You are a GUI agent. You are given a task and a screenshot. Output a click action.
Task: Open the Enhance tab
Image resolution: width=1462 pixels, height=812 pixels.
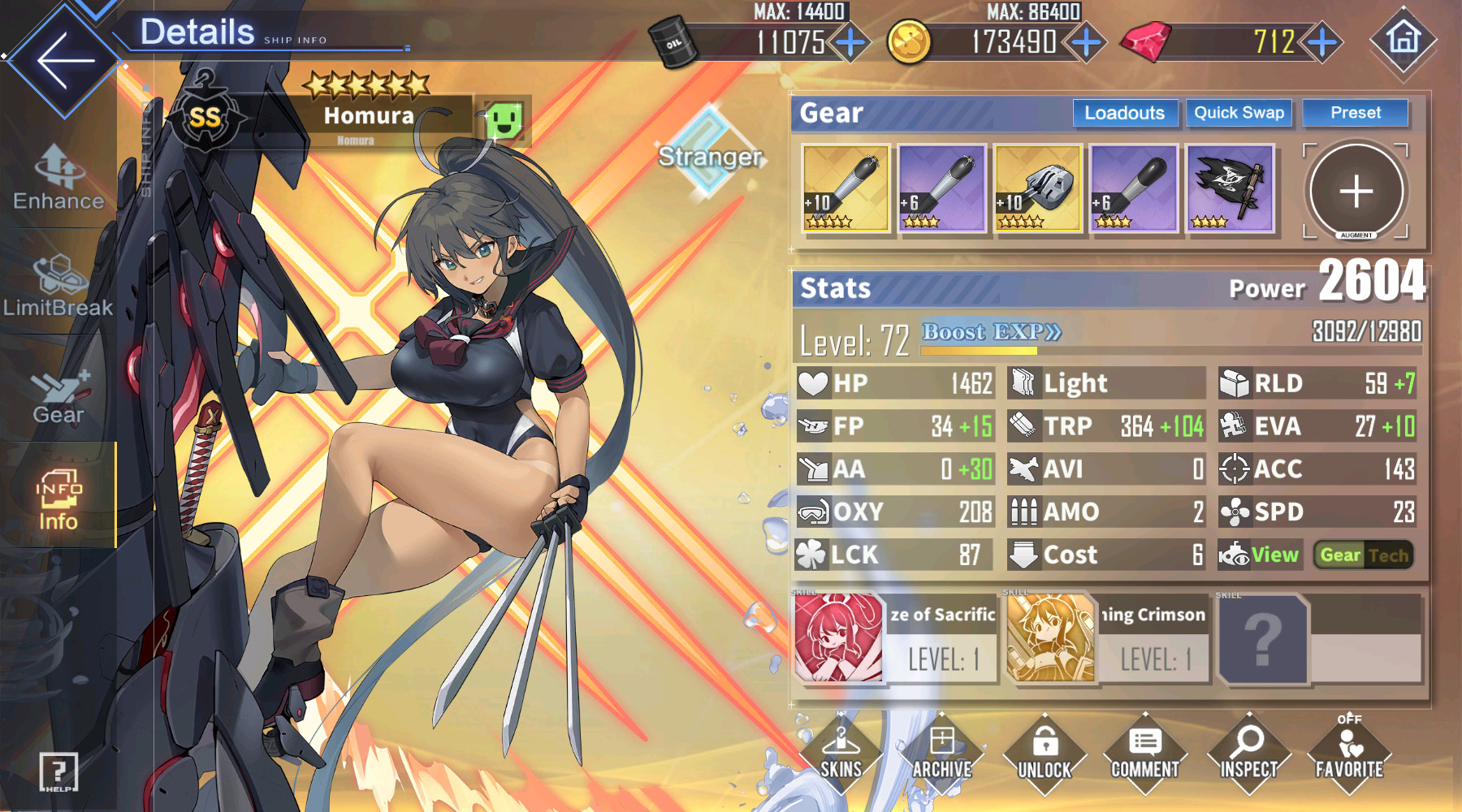(58, 179)
